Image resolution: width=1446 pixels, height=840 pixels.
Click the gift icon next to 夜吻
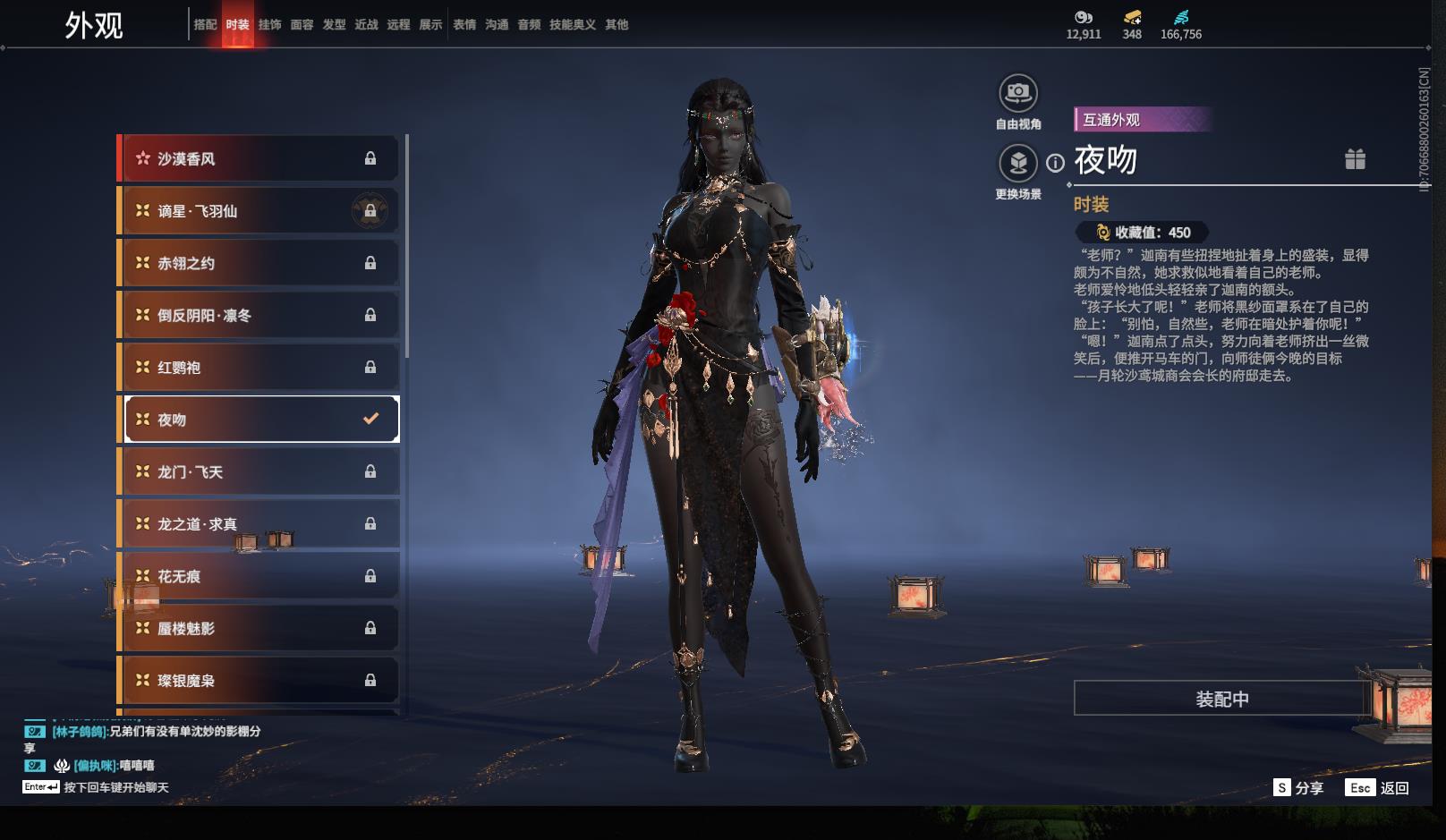(x=1355, y=159)
